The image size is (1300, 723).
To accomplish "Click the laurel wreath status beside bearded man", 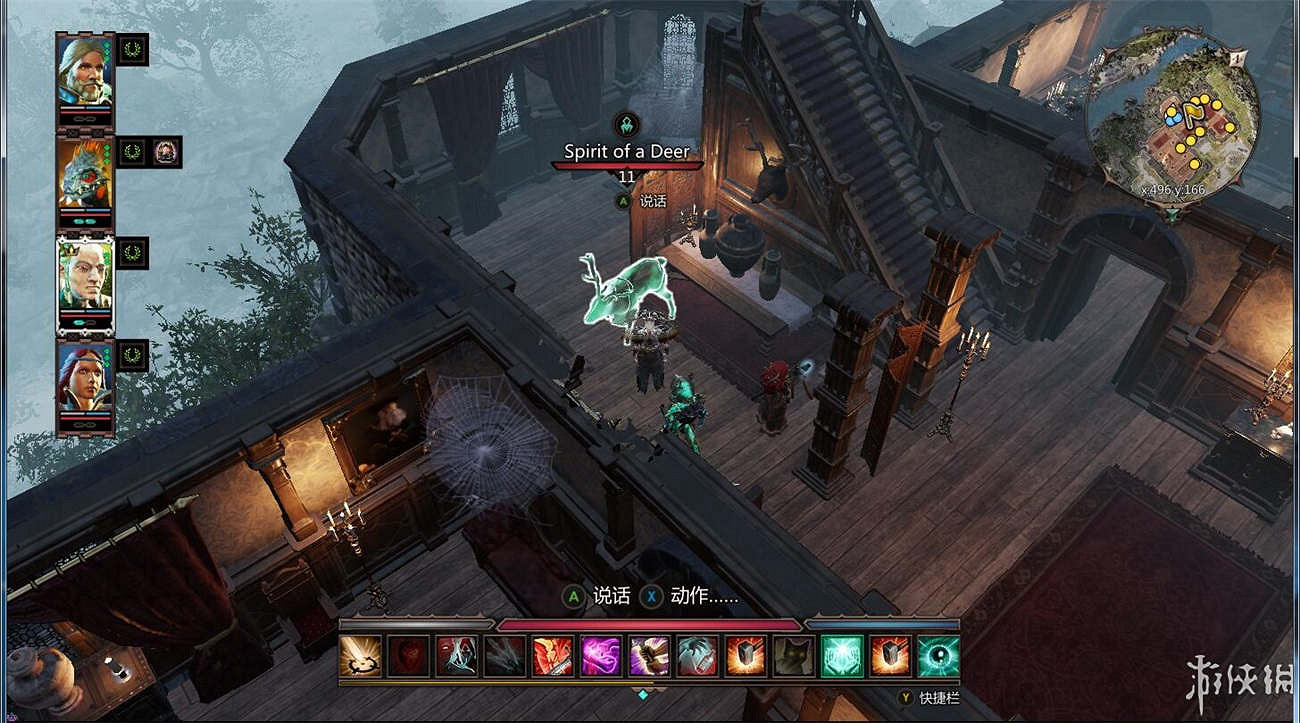I will point(132,50).
